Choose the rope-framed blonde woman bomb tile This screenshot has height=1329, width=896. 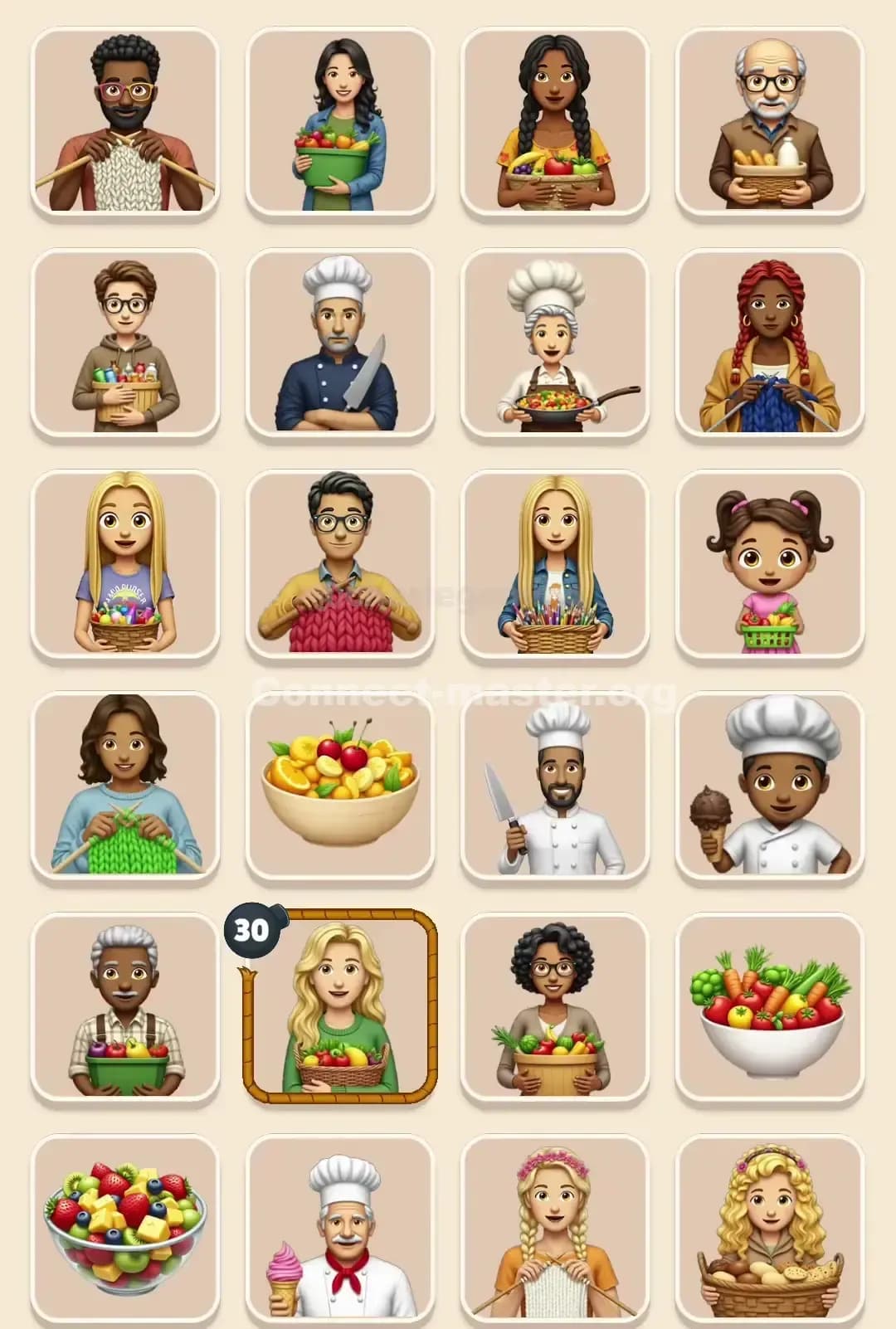pyautogui.click(x=340, y=1006)
